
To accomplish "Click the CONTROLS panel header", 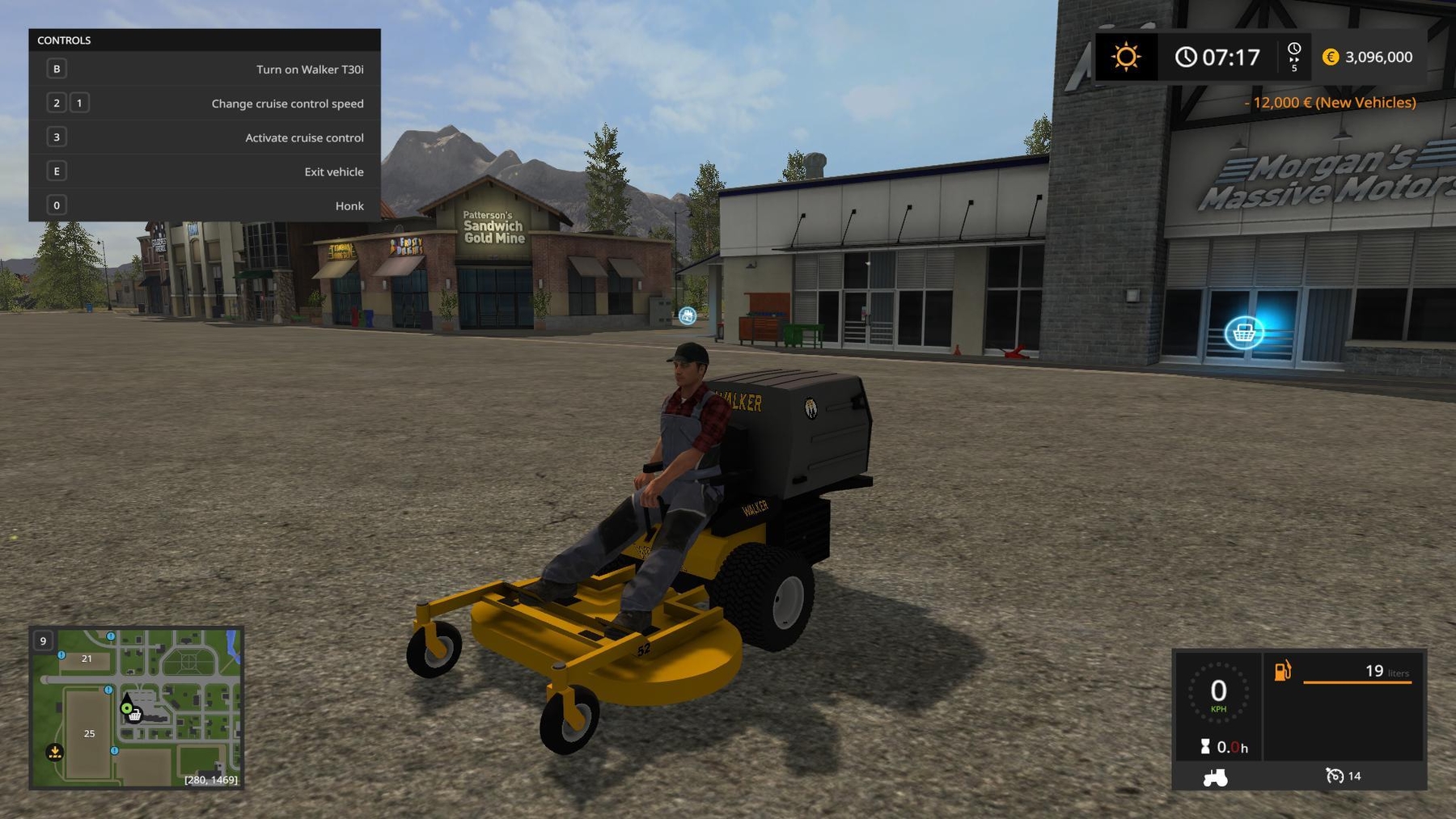I will pyautogui.click(x=66, y=40).
